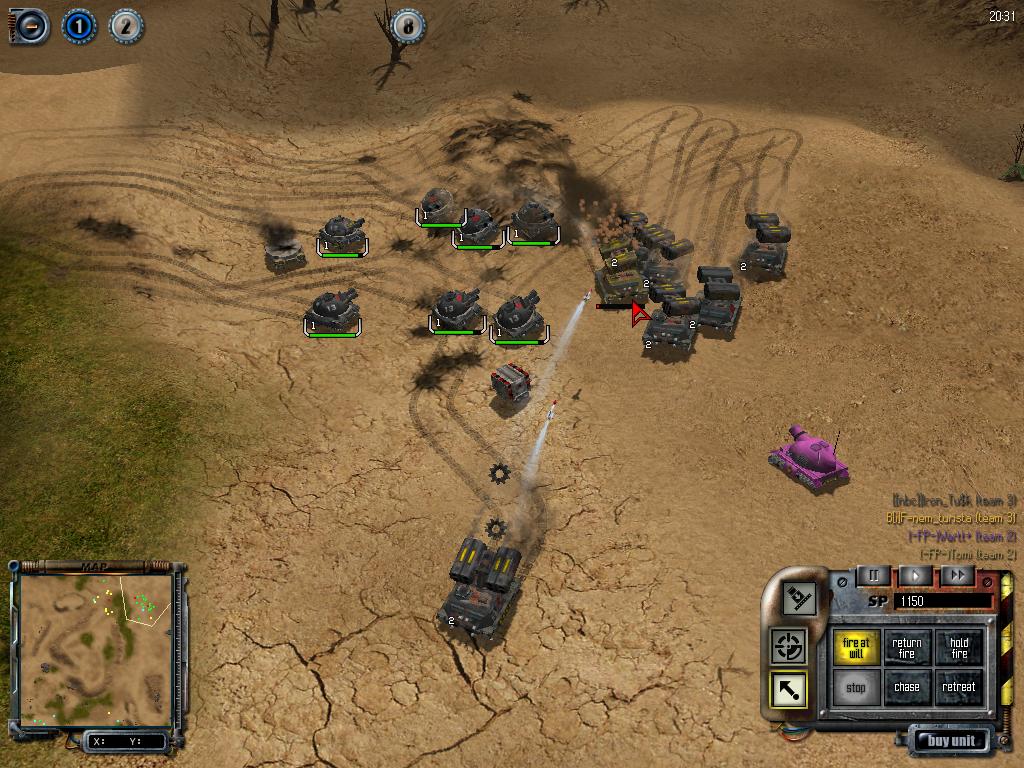Set game to normal play speed
The height and width of the screenshot is (768, 1024).
click(915, 575)
